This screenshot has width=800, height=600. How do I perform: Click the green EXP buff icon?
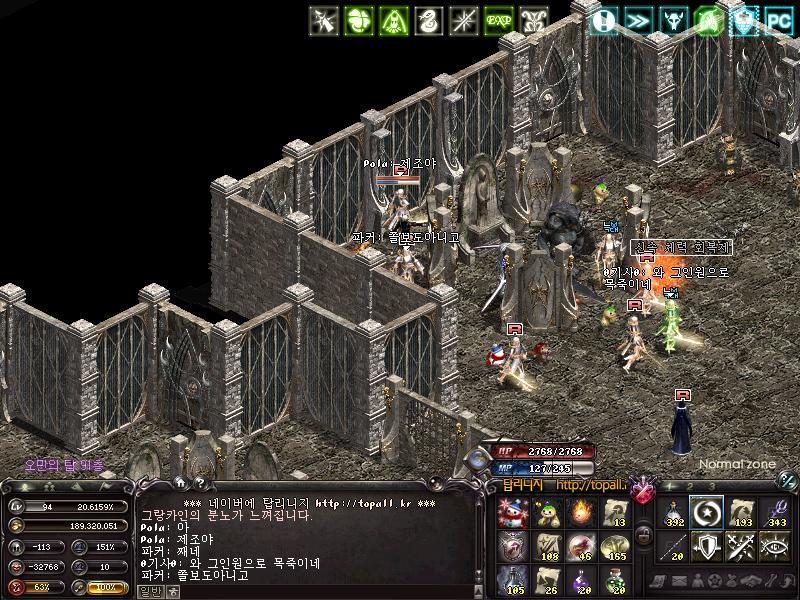tap(498, 19)
